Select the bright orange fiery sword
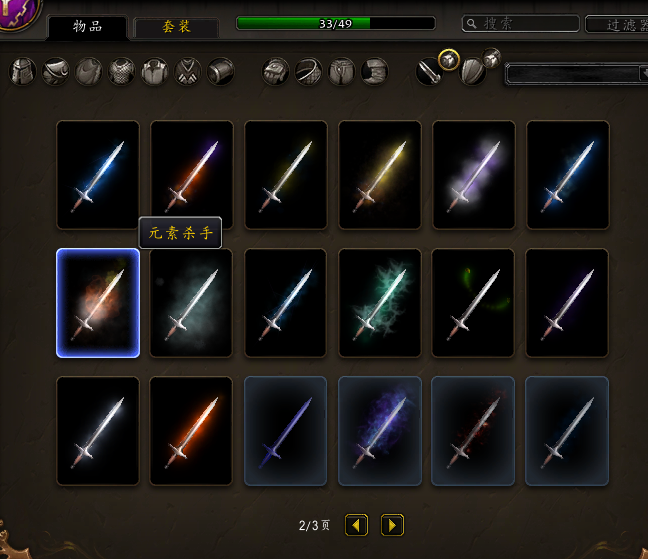 pyautogui.click(x=192, y=431)
